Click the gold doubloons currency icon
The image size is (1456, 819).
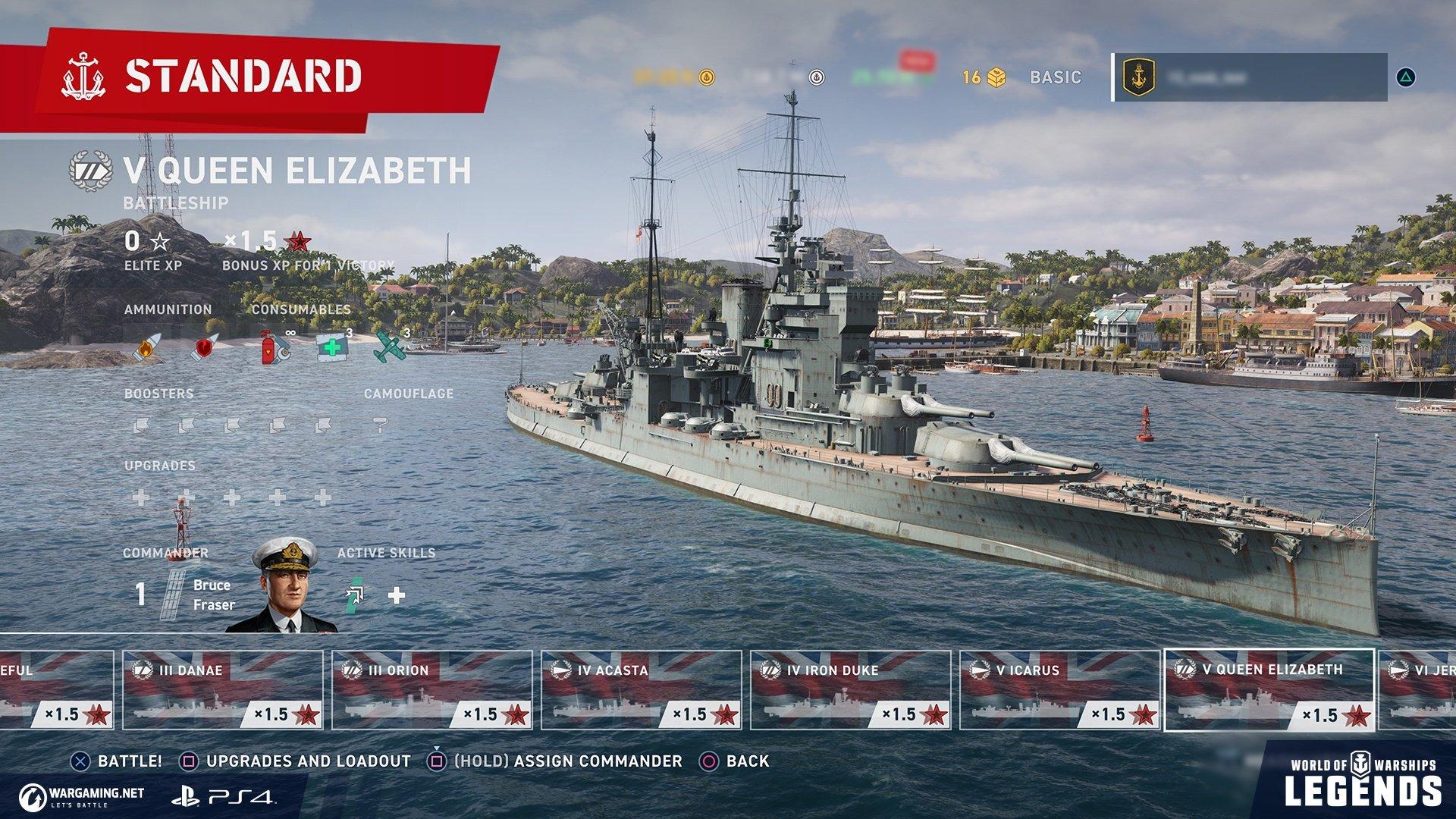[x=706, y=76]
